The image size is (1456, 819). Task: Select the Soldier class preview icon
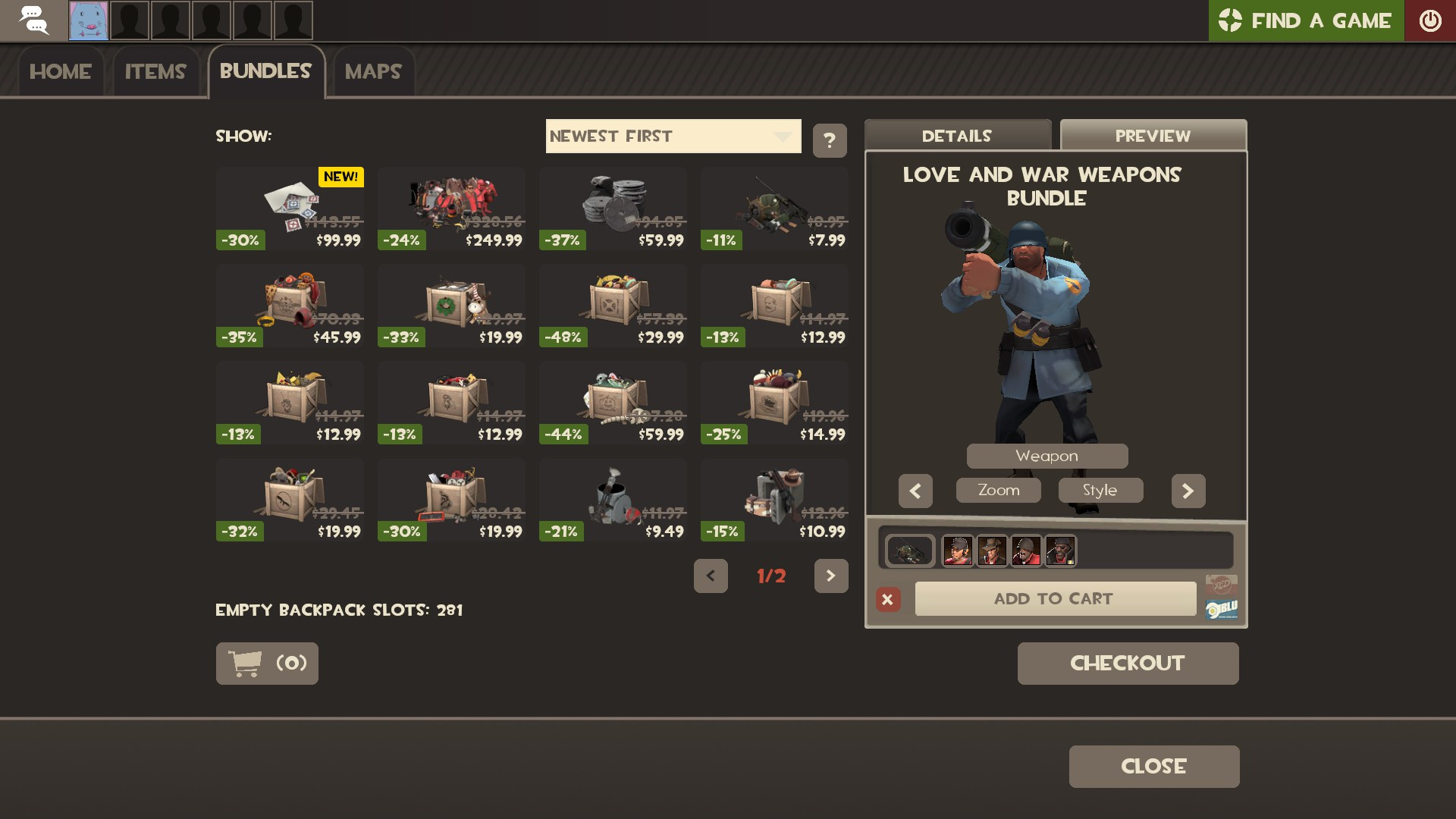pos(1026,551)
